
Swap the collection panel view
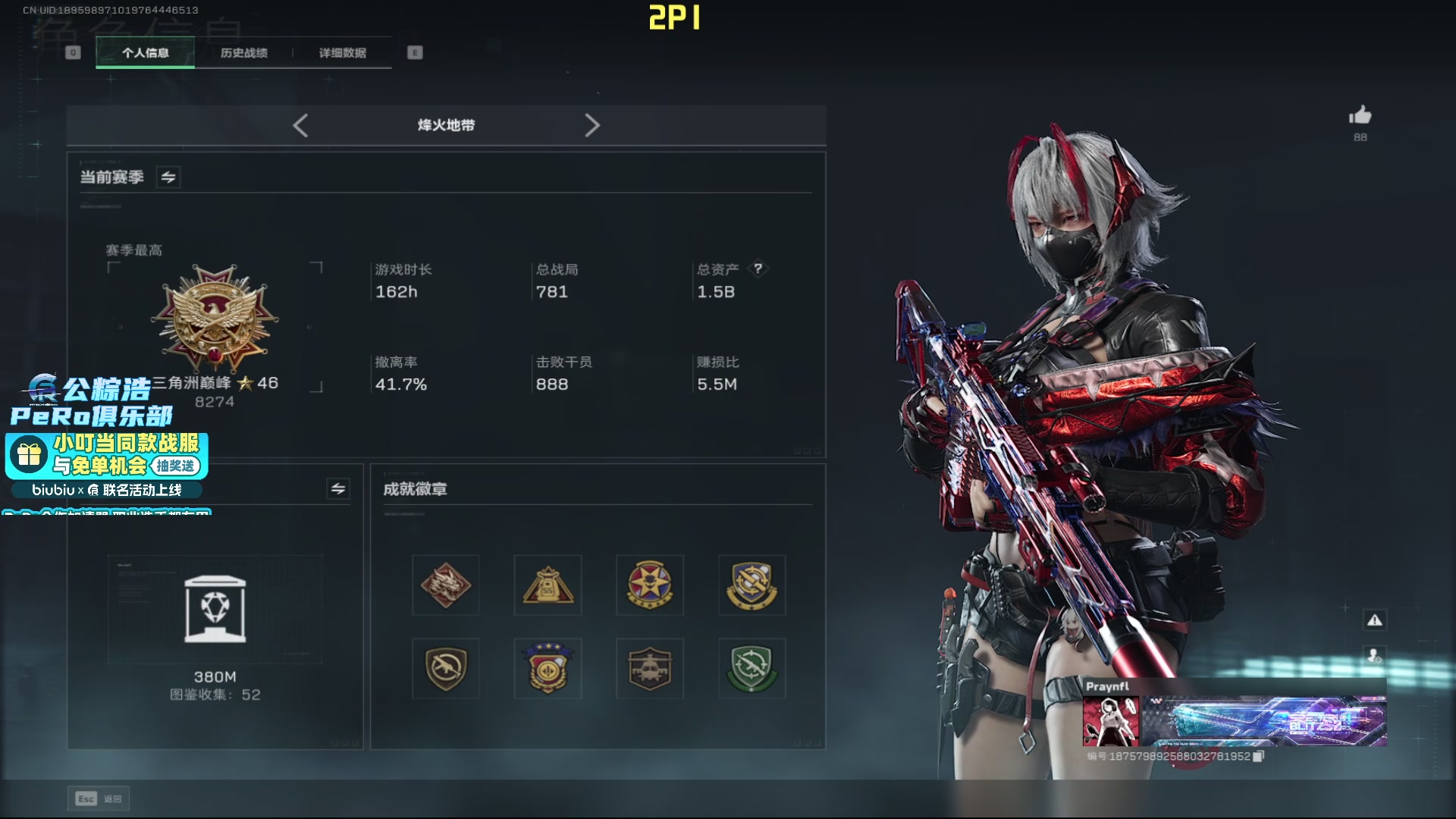tap(338, 489)
